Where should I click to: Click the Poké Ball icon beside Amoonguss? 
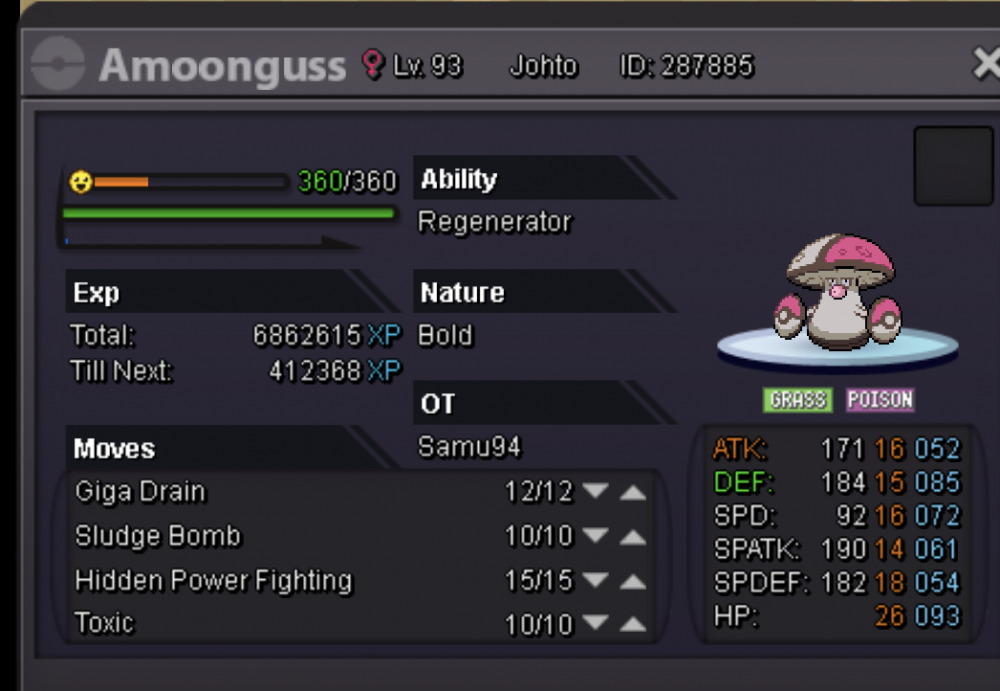58,66
